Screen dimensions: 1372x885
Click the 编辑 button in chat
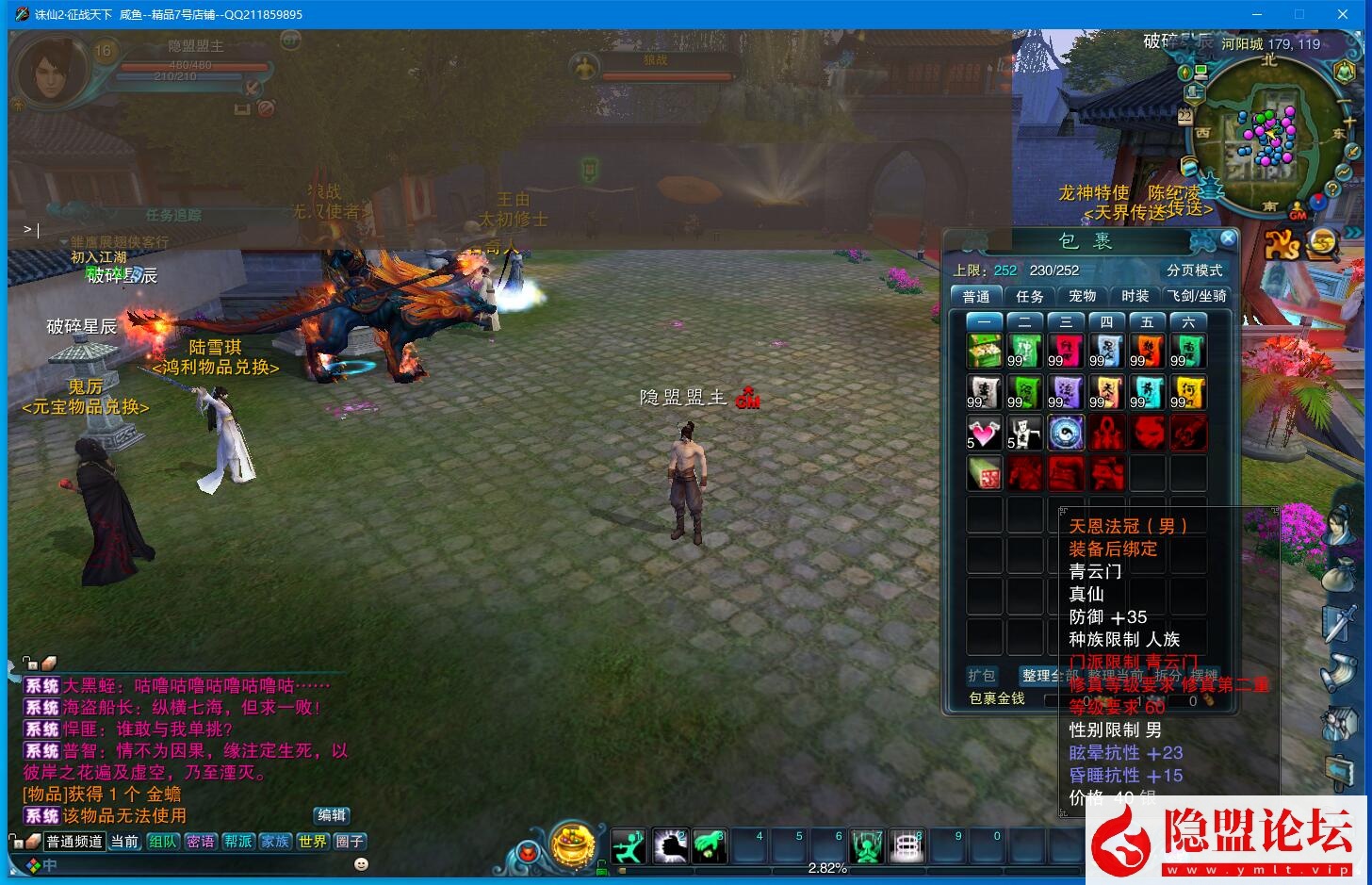(x=332, y=815)
